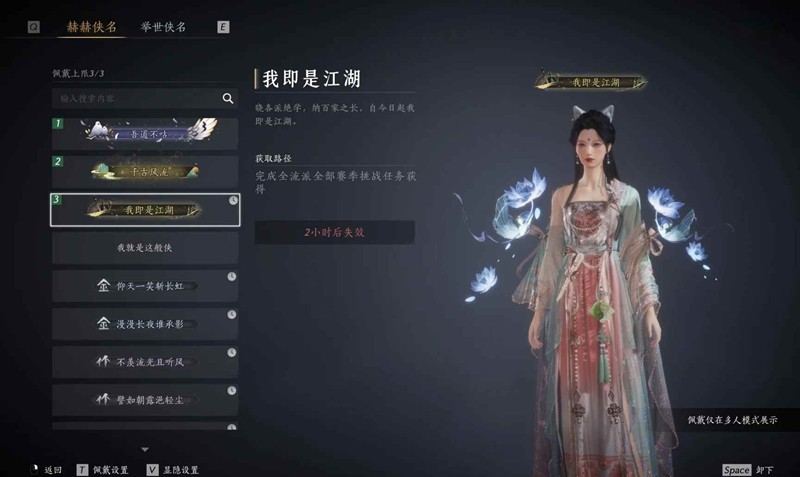Pick the 我就是这般侠 title
This screenshot has width=800, height=477.
(145, 247)
